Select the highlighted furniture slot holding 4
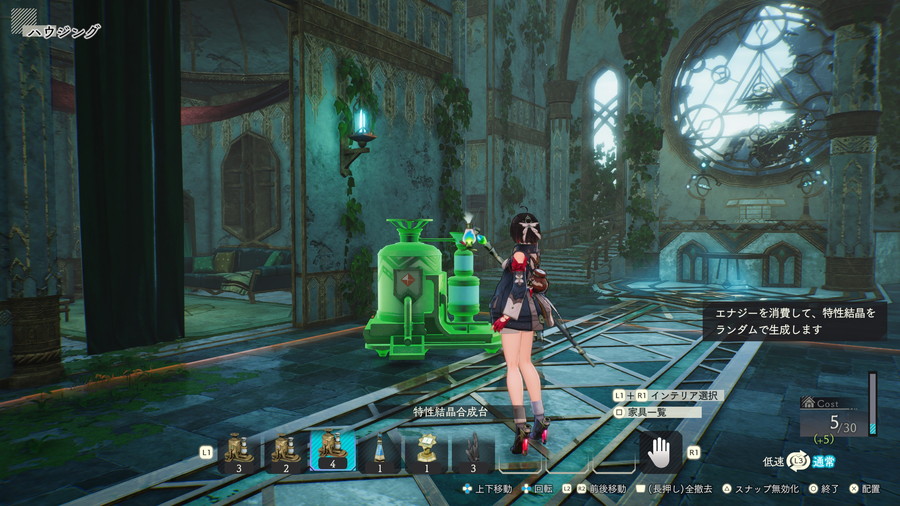The width and height of the screenshot is (900, 506). (333, 452)
